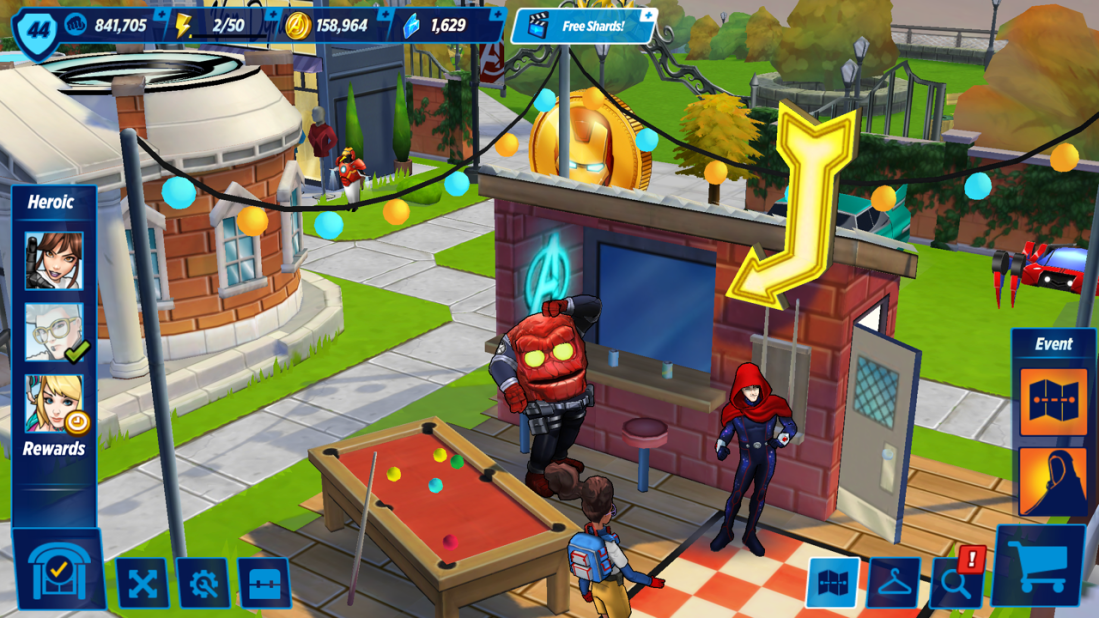Open the treasure chest inventory button
The image size is (1099, 618).
click(265, 583)
